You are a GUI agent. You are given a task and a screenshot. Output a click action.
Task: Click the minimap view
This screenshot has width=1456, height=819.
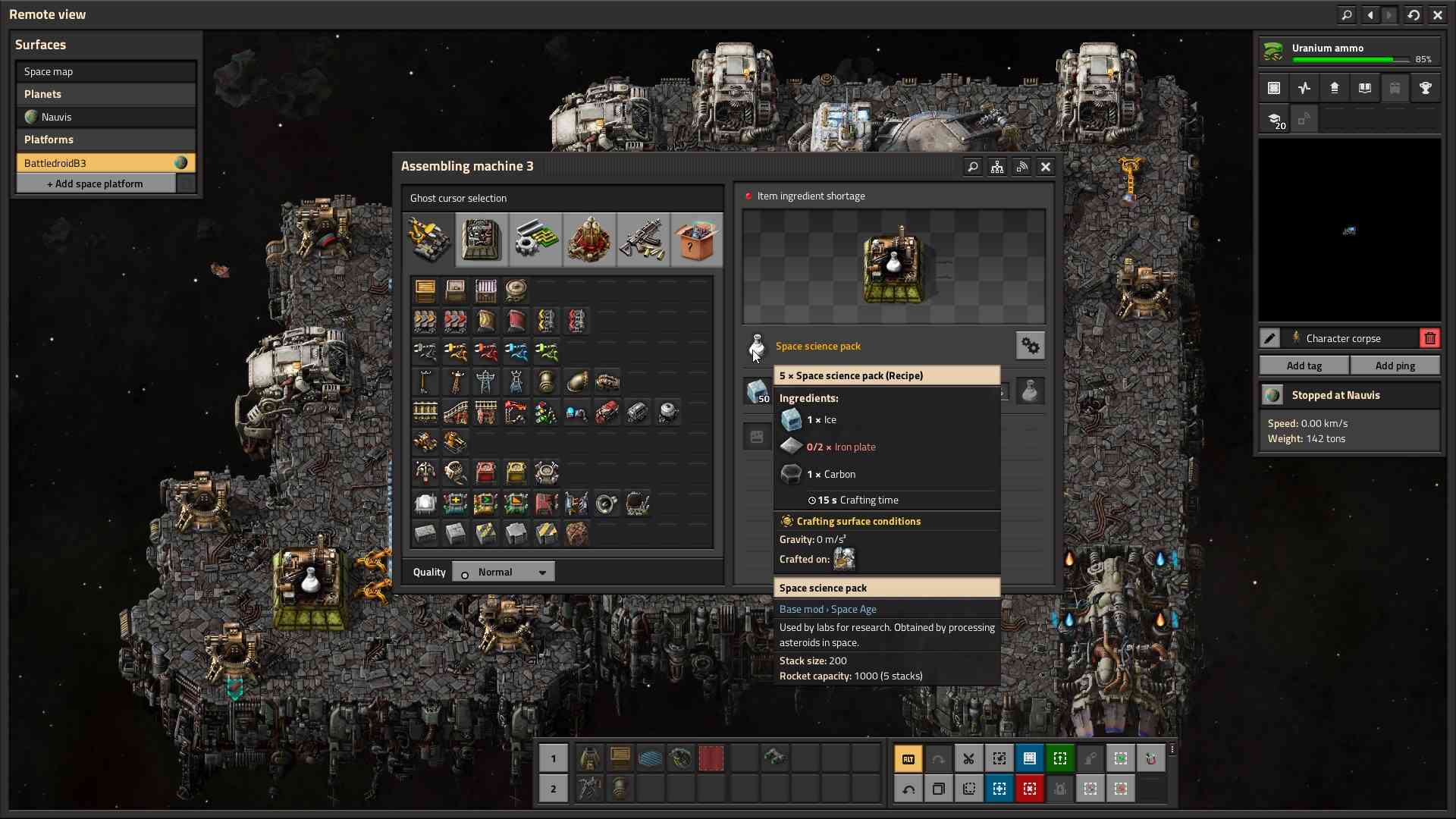1349,231
